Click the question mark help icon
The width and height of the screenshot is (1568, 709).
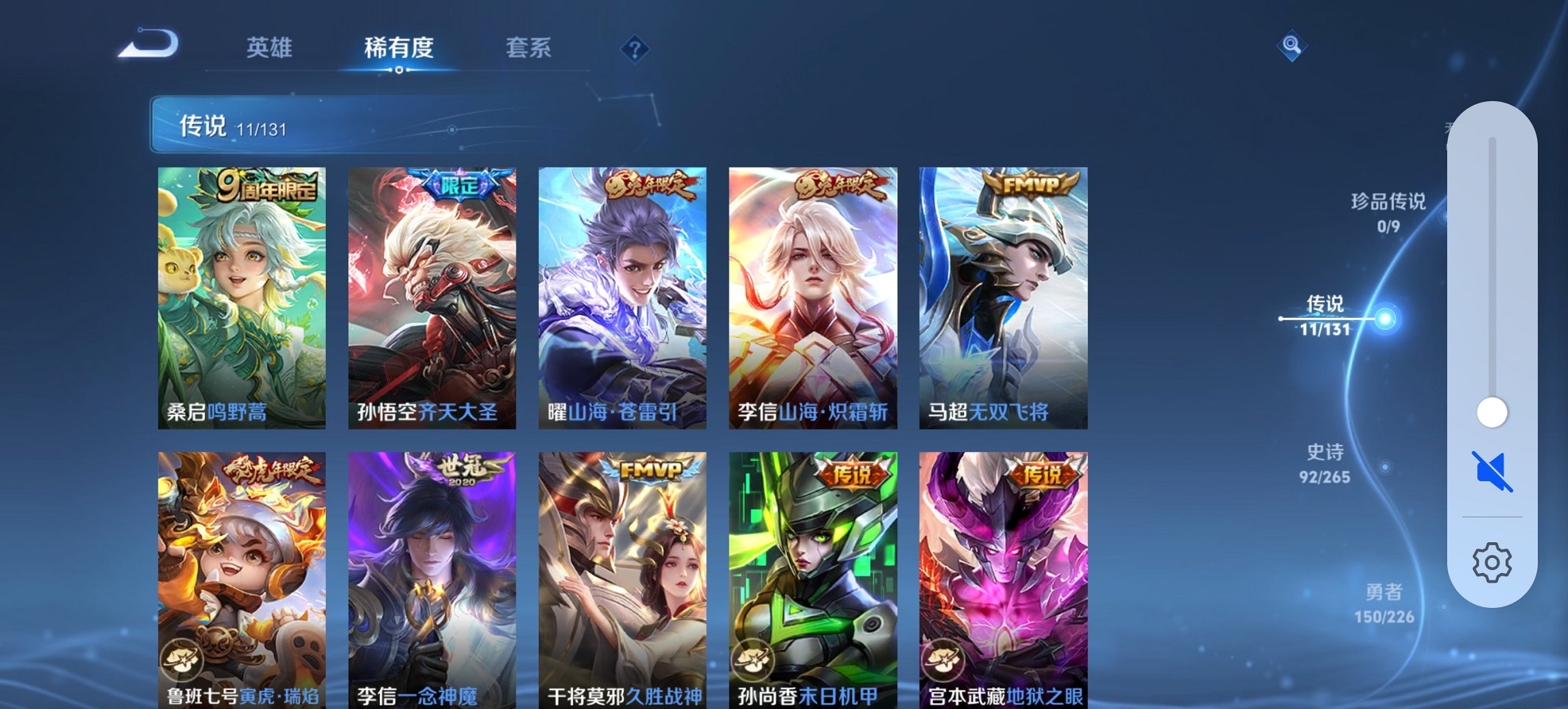634,49
